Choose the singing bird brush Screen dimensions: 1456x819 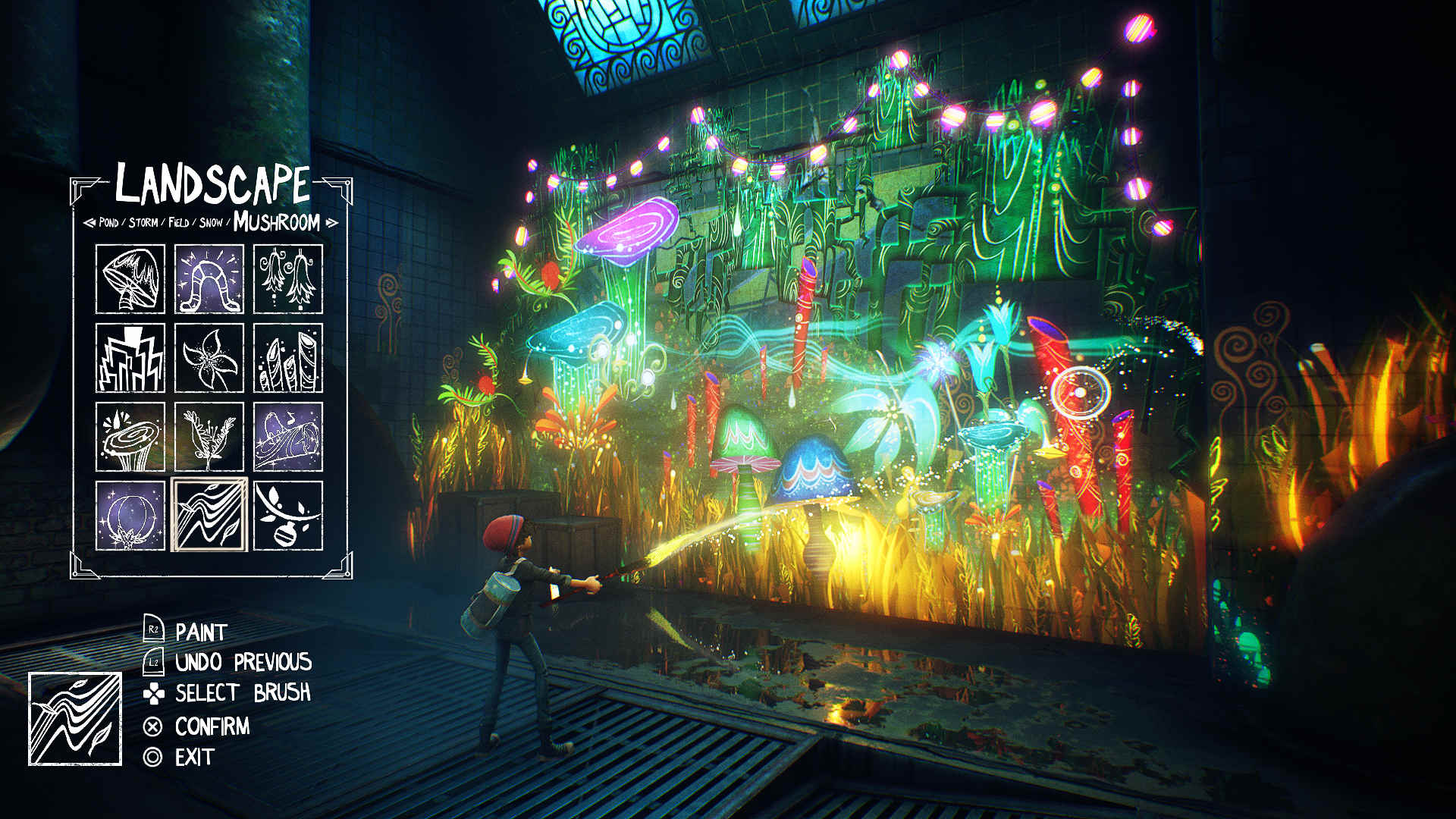pyautogui.click(x=290, y=438)
